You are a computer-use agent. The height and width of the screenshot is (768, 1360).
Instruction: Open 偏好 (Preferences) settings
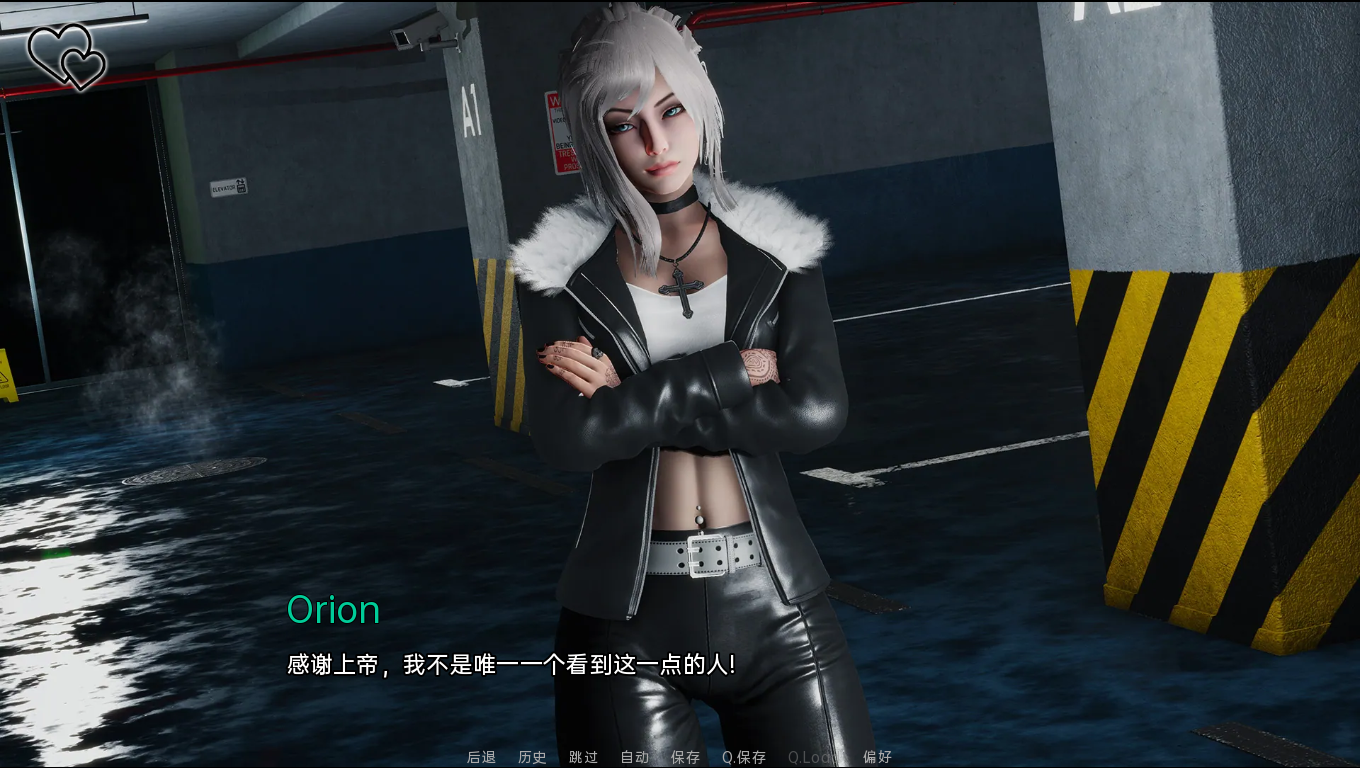pyautogui.click(x=877, y=757)
